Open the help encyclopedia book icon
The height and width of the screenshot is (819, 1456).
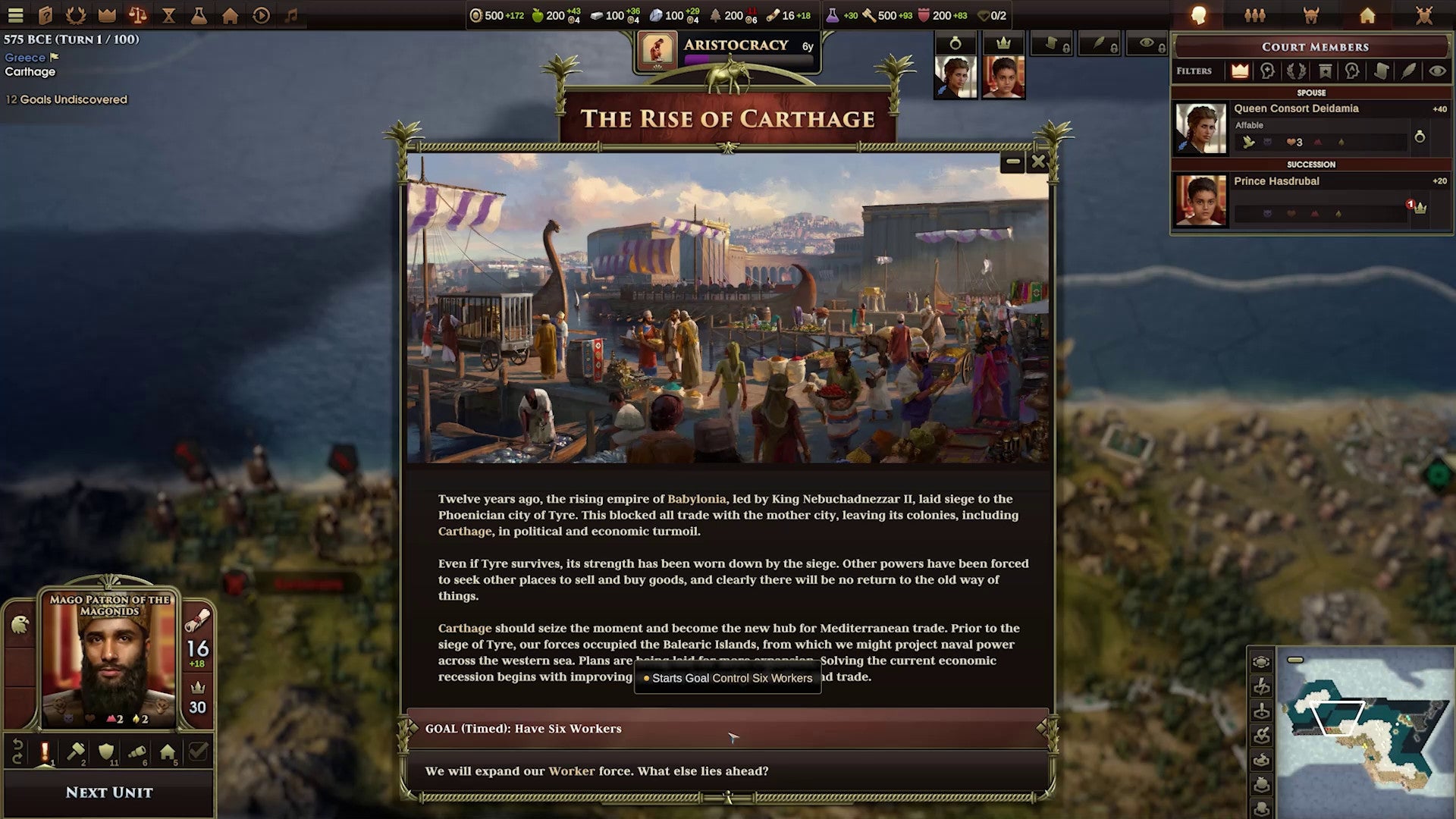tap(46, 15)
